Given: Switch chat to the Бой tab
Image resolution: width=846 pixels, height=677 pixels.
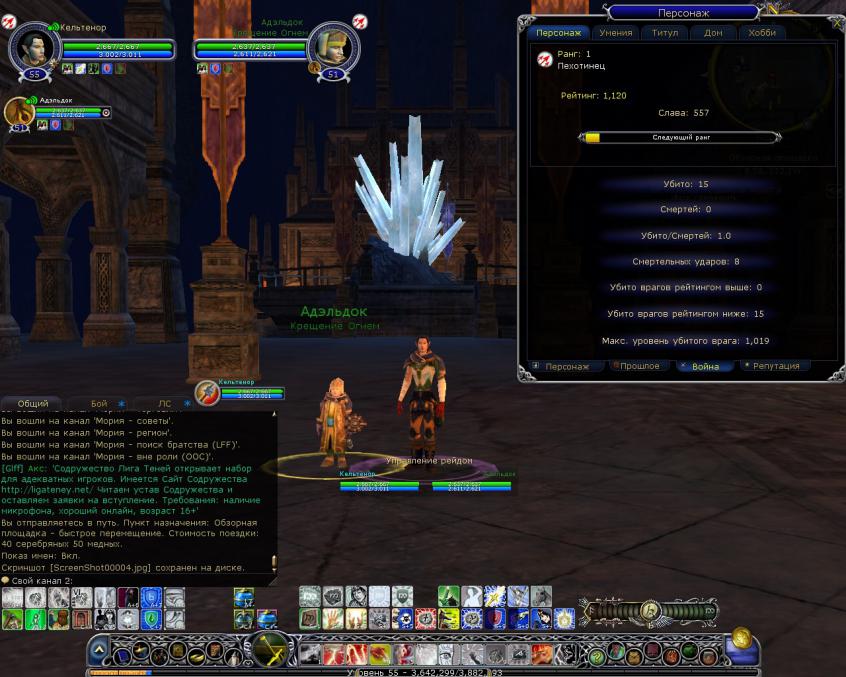Looking at the screenshot, I should (100, 403).
